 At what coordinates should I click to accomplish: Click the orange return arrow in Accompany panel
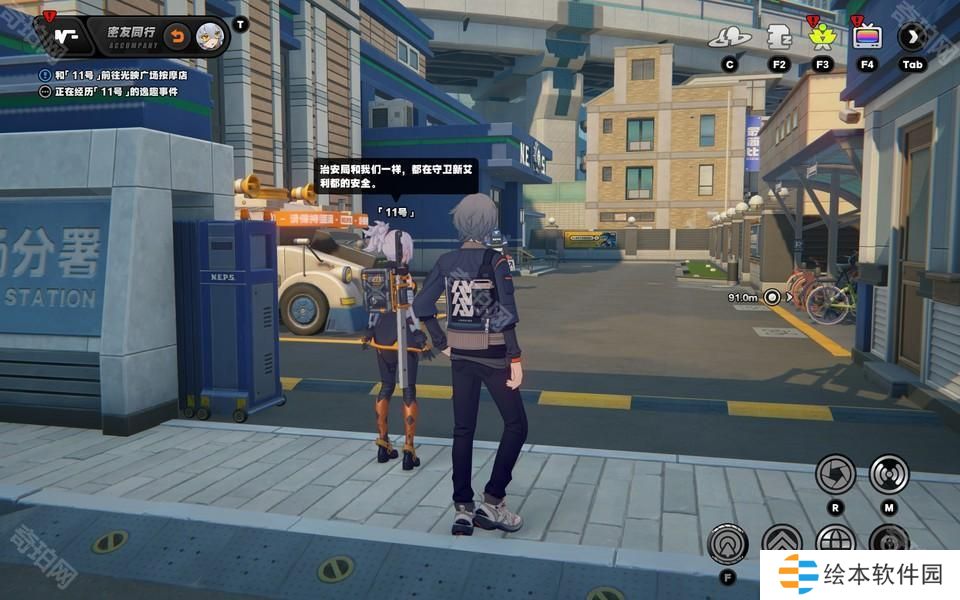click(x=176, y=36)
